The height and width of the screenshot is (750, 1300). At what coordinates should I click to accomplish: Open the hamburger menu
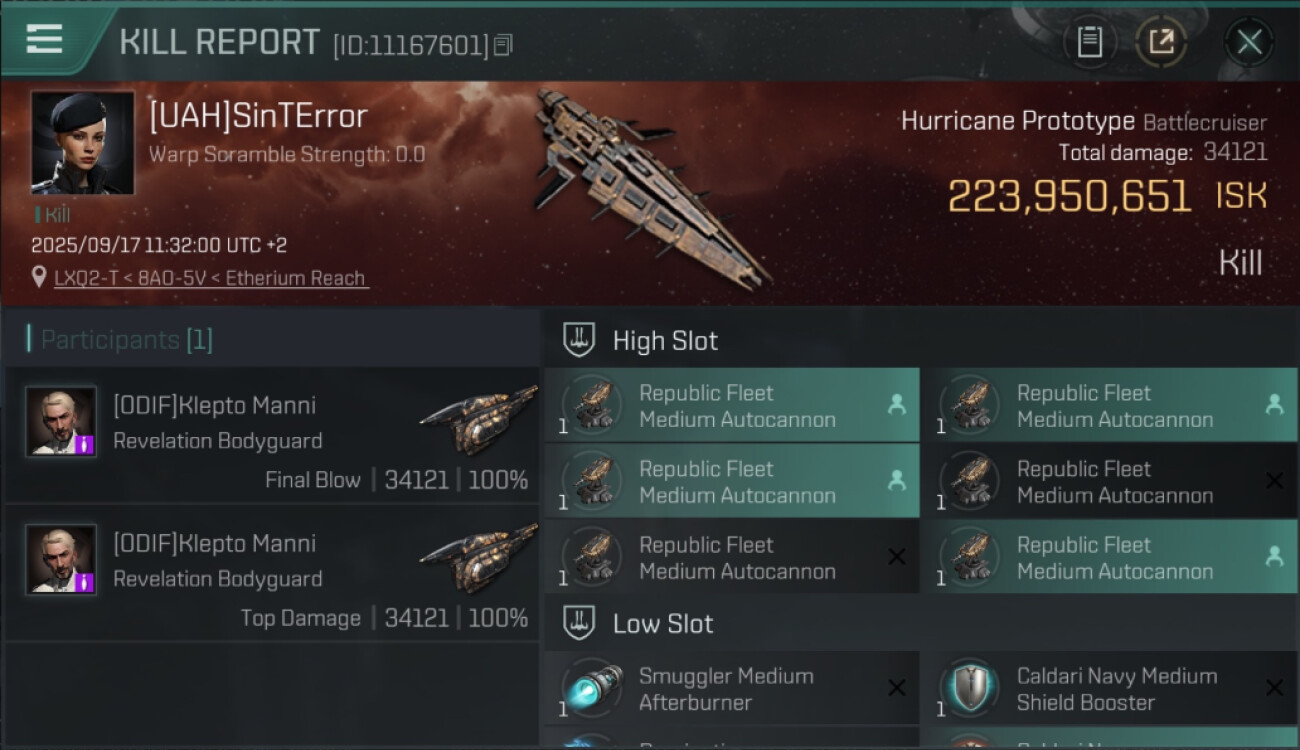point(45,40)
